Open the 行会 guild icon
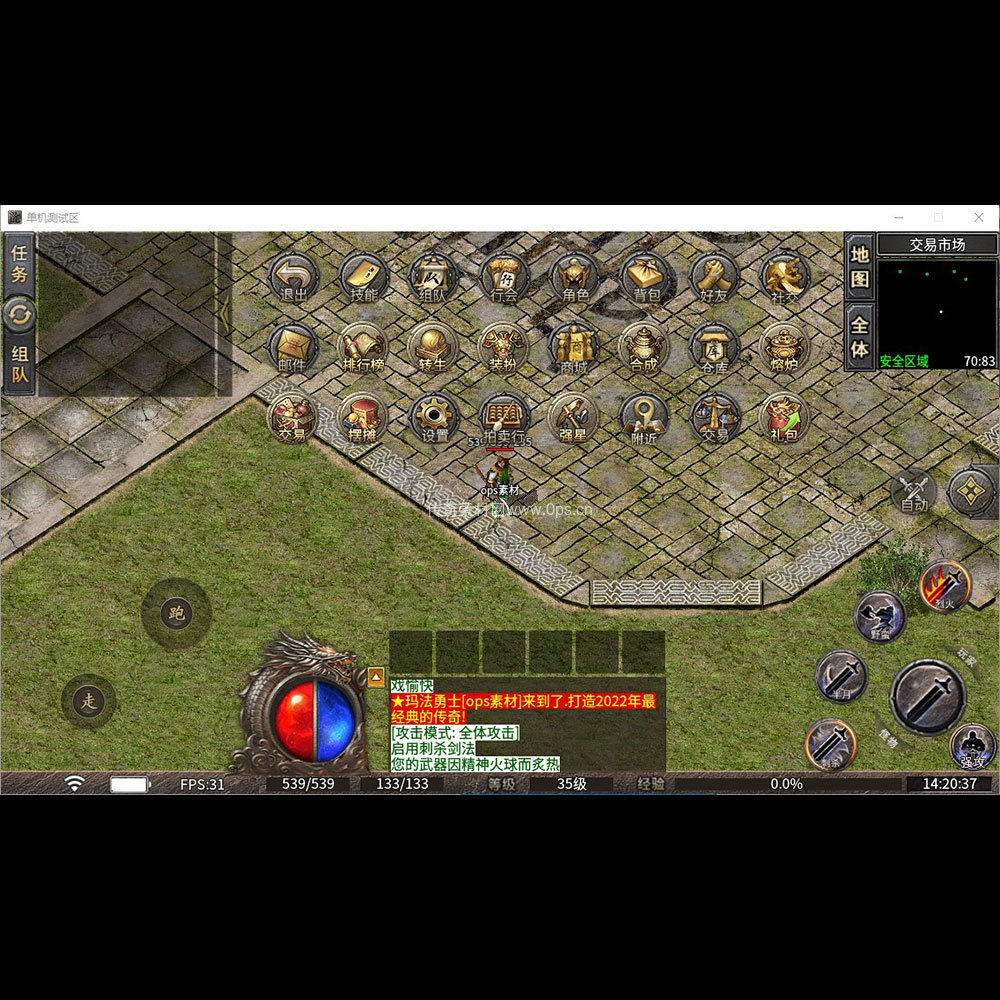The width and height of the screenshot is (1000, 1000). coord(505,276)
